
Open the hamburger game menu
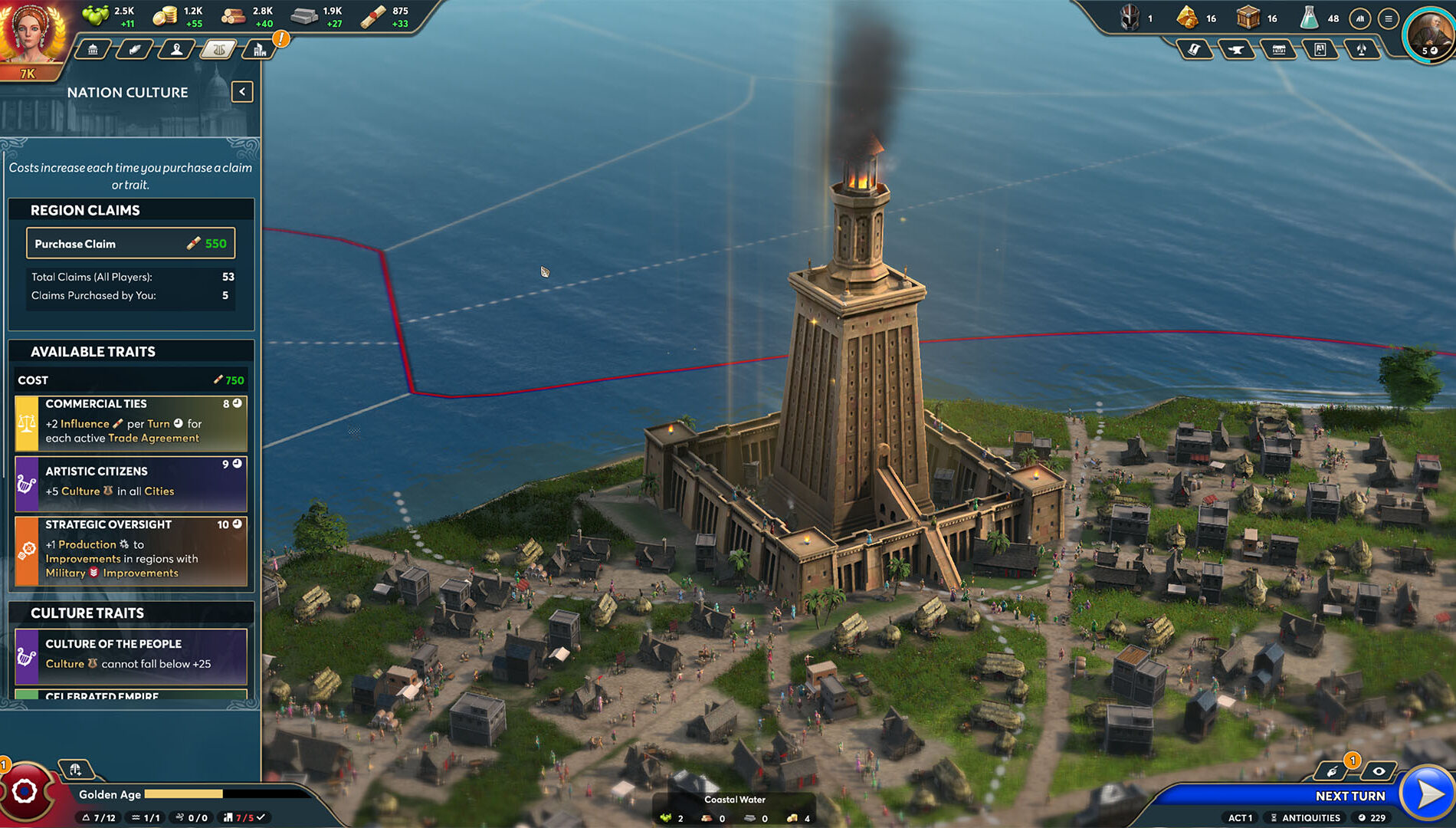point(1390,18)
